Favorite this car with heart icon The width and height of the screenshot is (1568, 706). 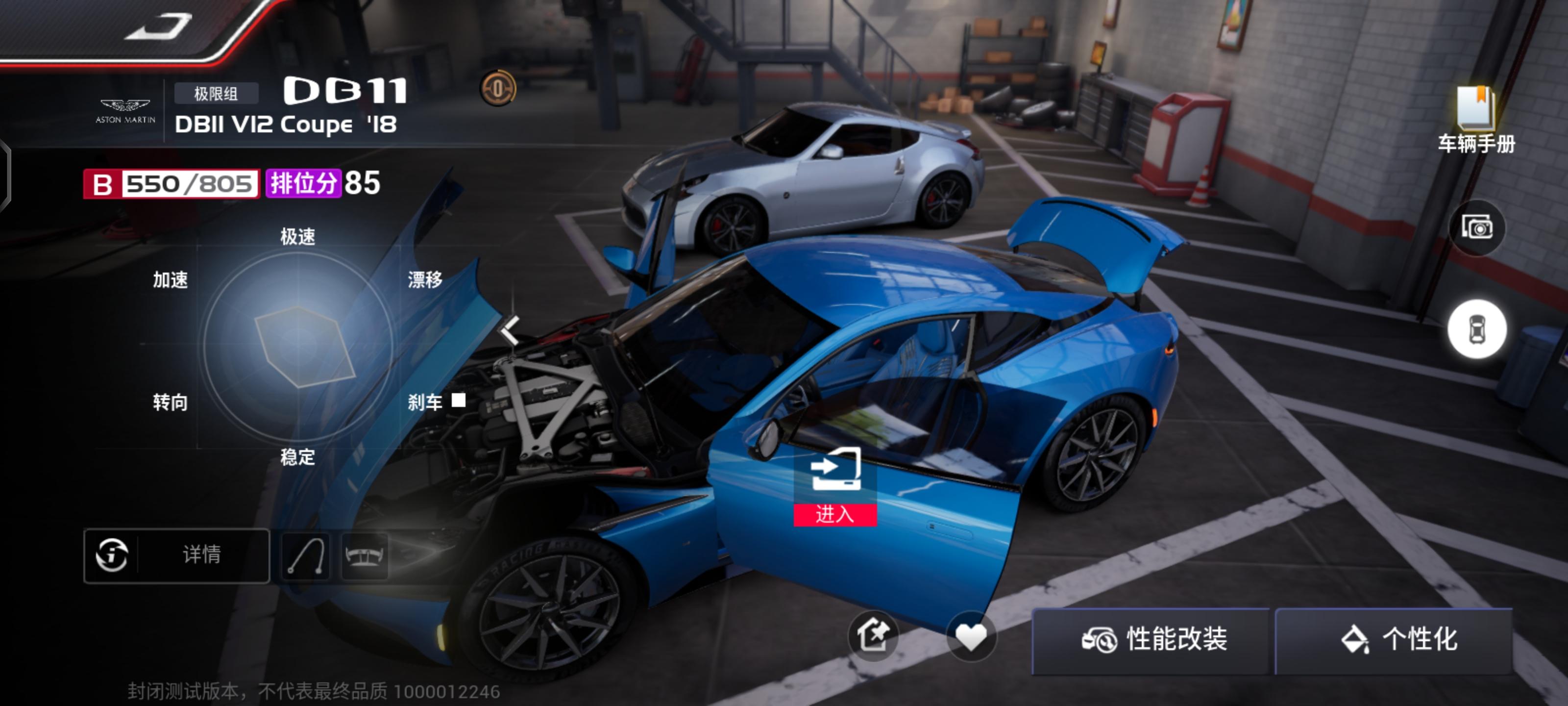[x=971, y=636]
